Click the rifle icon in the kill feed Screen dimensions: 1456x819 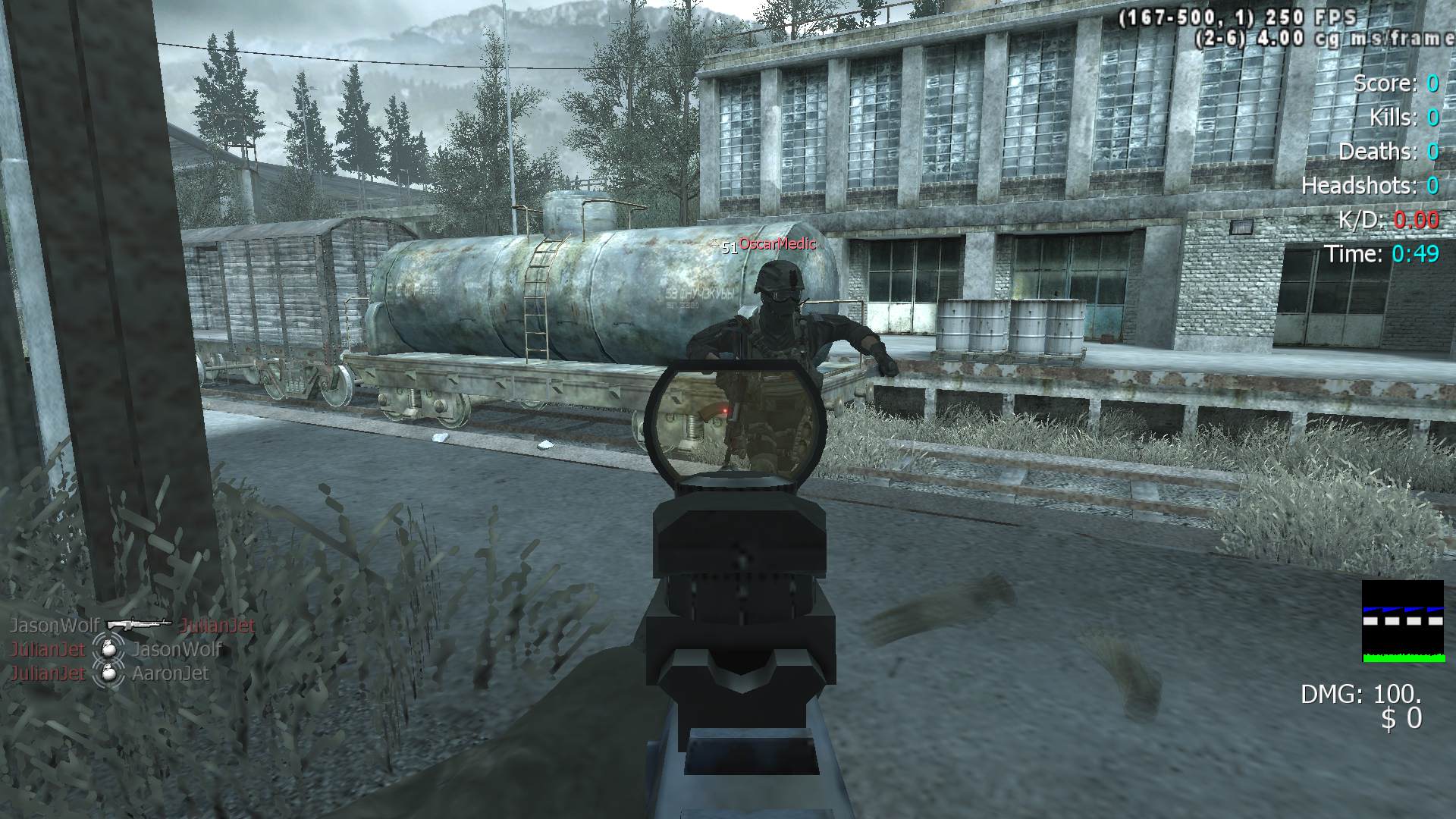[139, 625]
